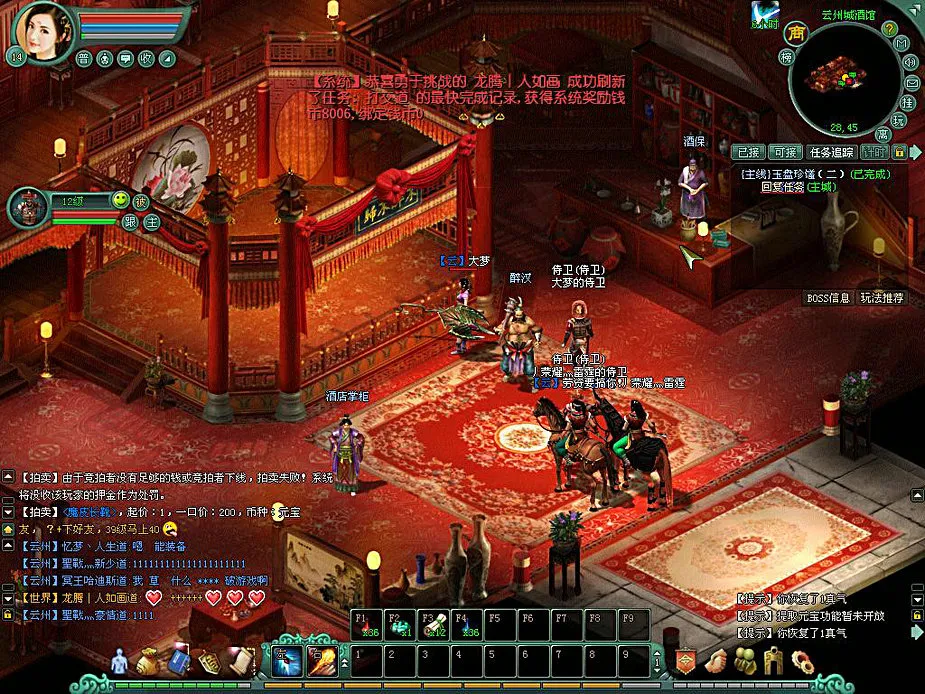The width and height of the screenshot is (925, 694).
Task: Use the item in the F1 slot
Action: [x=366, y=625]
